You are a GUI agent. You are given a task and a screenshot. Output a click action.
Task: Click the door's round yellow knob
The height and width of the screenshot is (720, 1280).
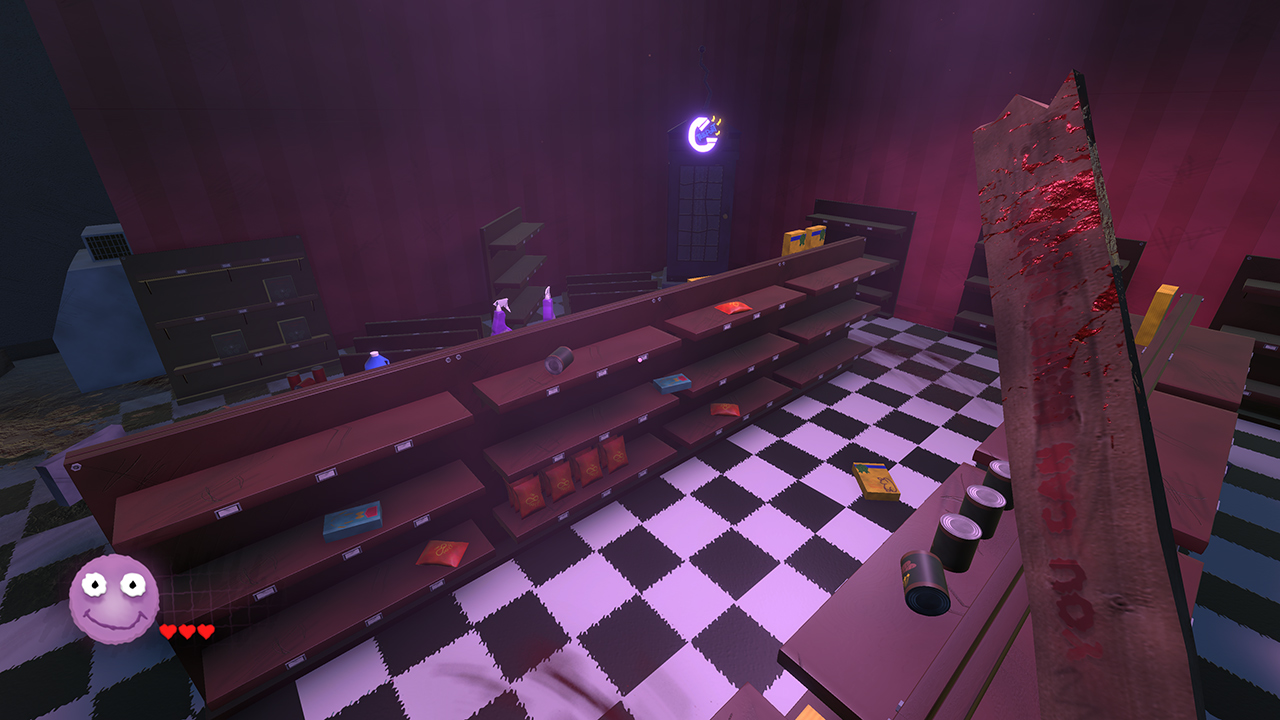click(x=725, y=216)
